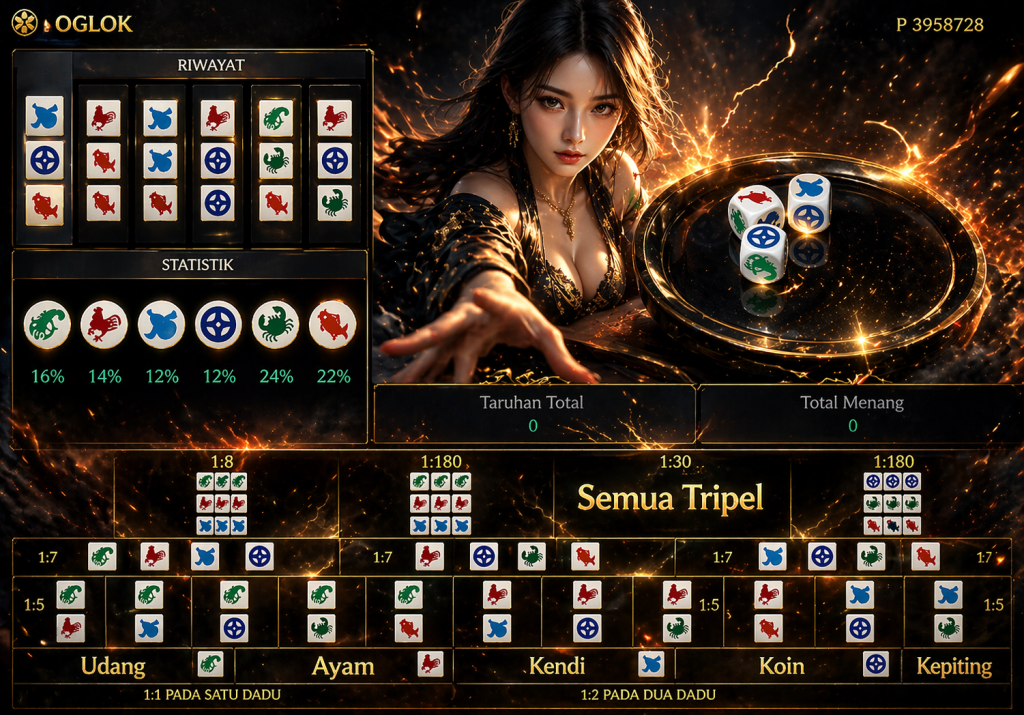The image size is (1024, 715).
Task: Place a Semua Tripel bet
Action: (x=671, y=497)
